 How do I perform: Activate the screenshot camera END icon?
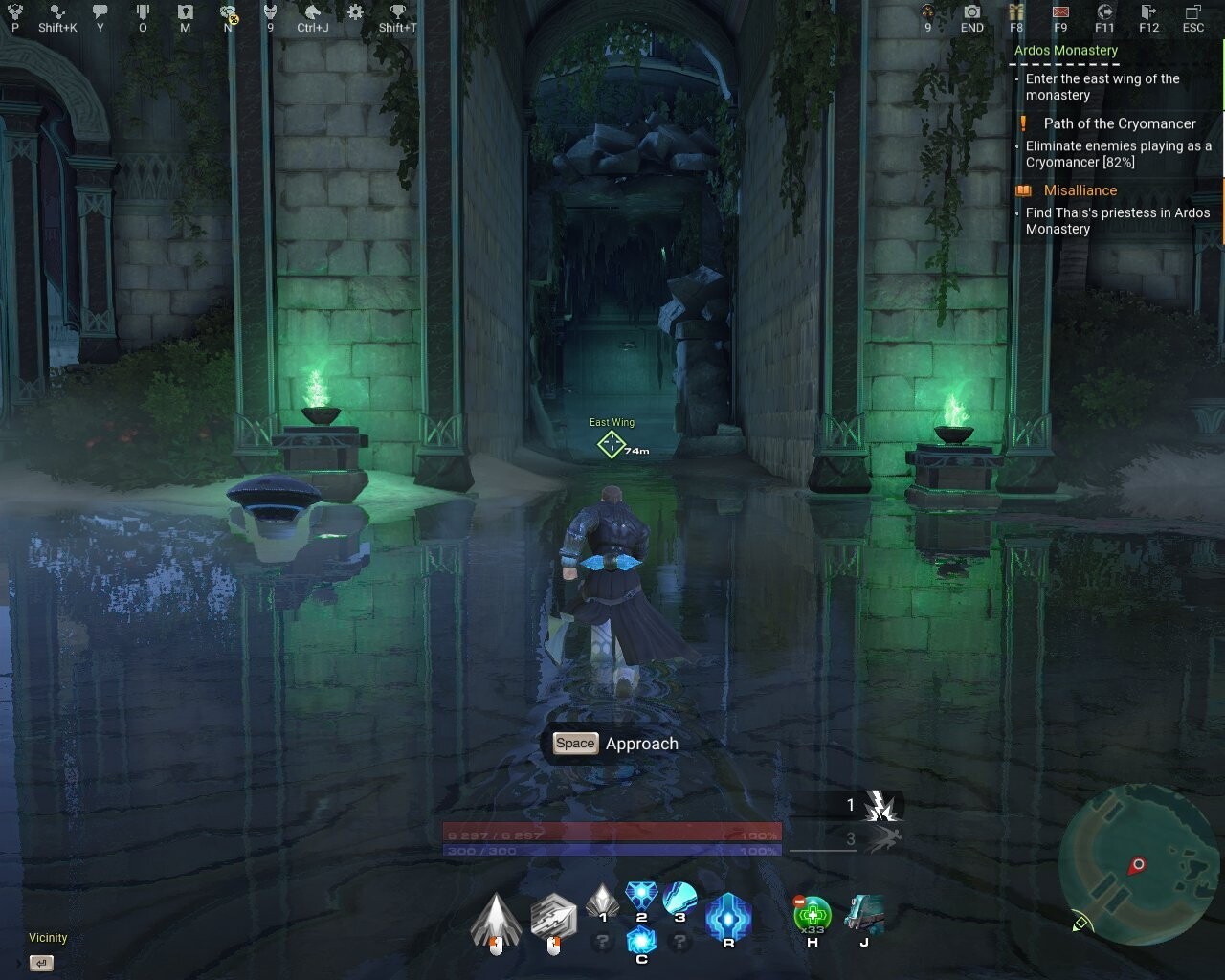971,14
